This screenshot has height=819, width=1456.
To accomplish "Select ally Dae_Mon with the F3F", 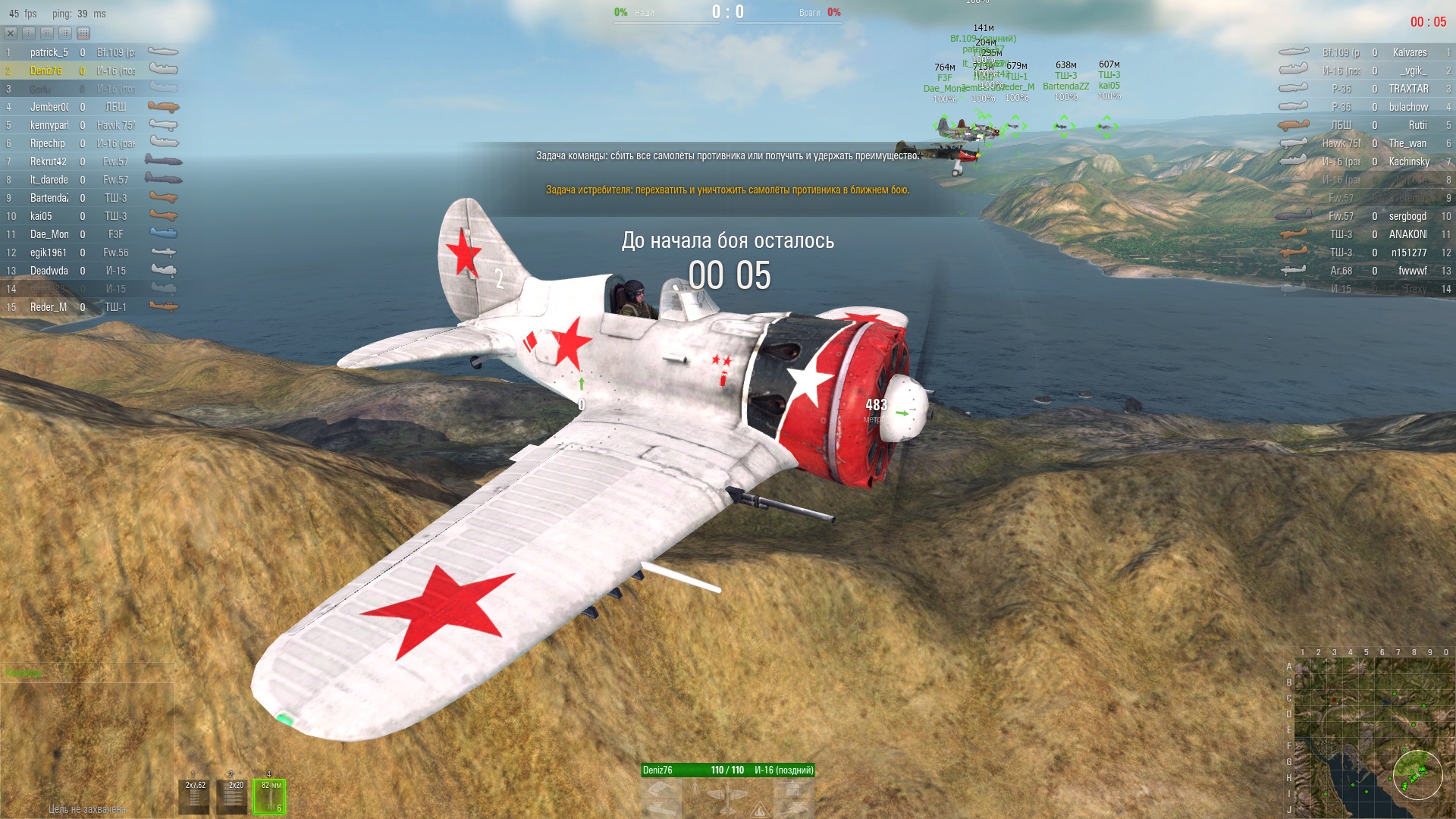I will coord(49,234).
